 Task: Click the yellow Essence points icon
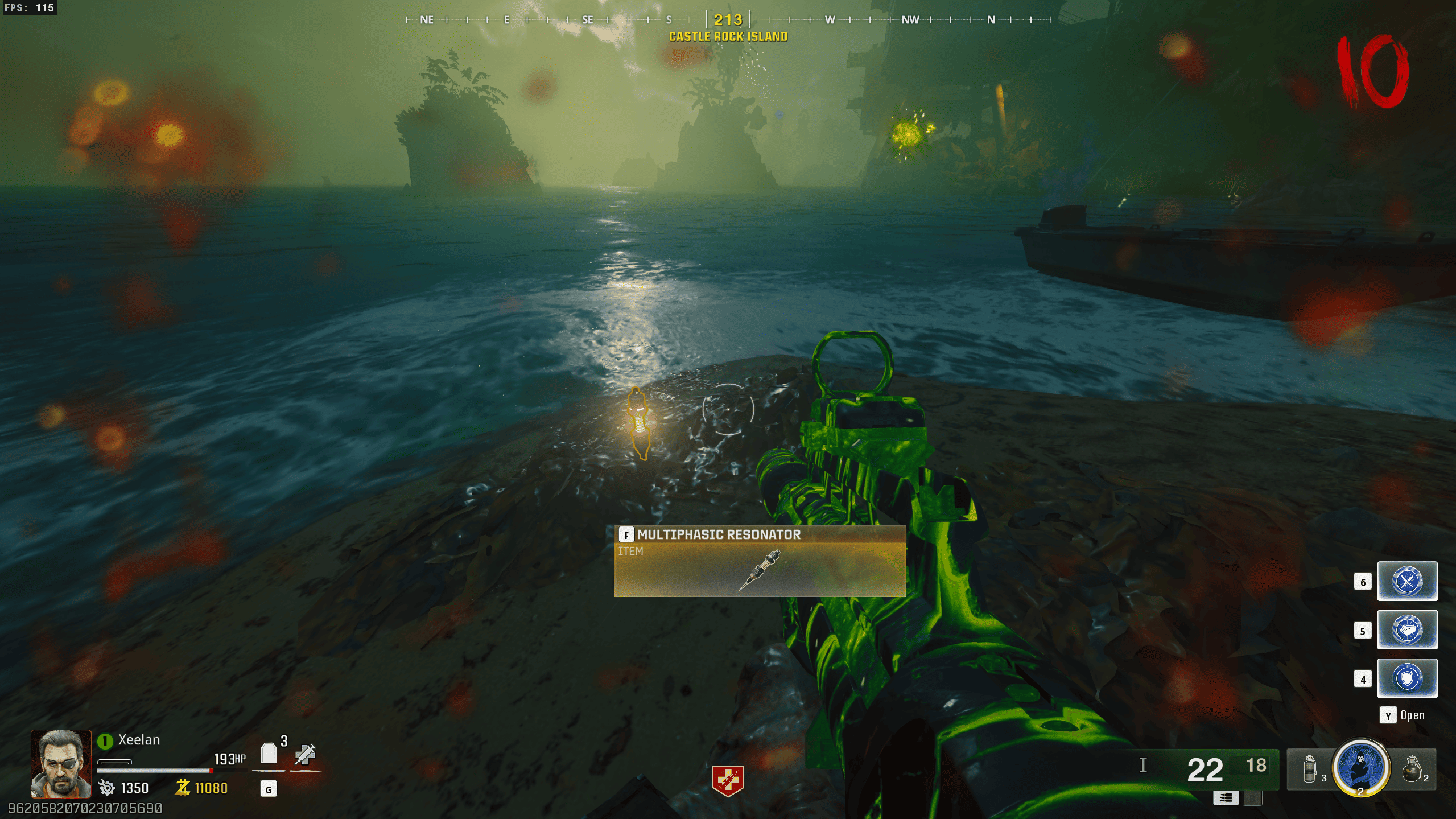[x=183, y=788]
